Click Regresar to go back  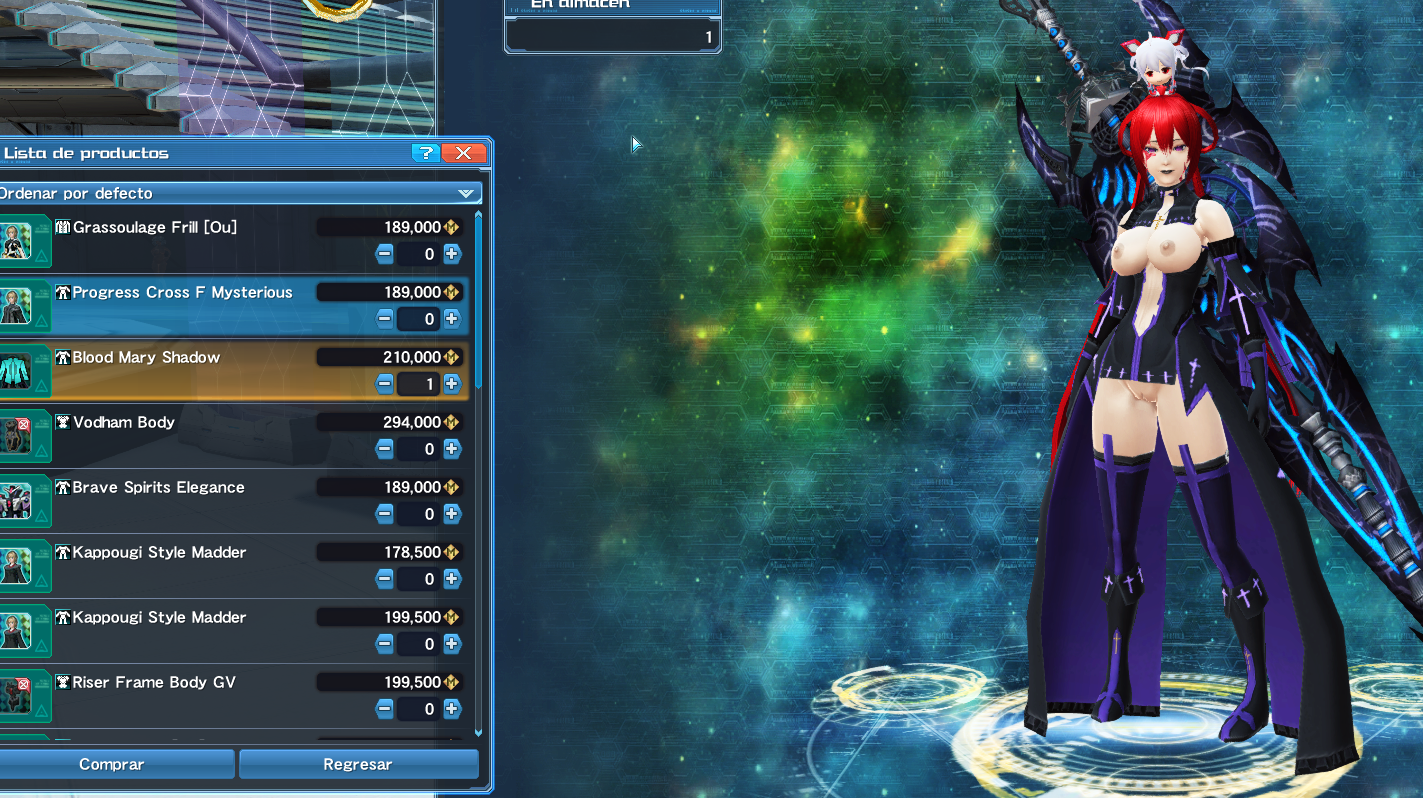(358, 764)
